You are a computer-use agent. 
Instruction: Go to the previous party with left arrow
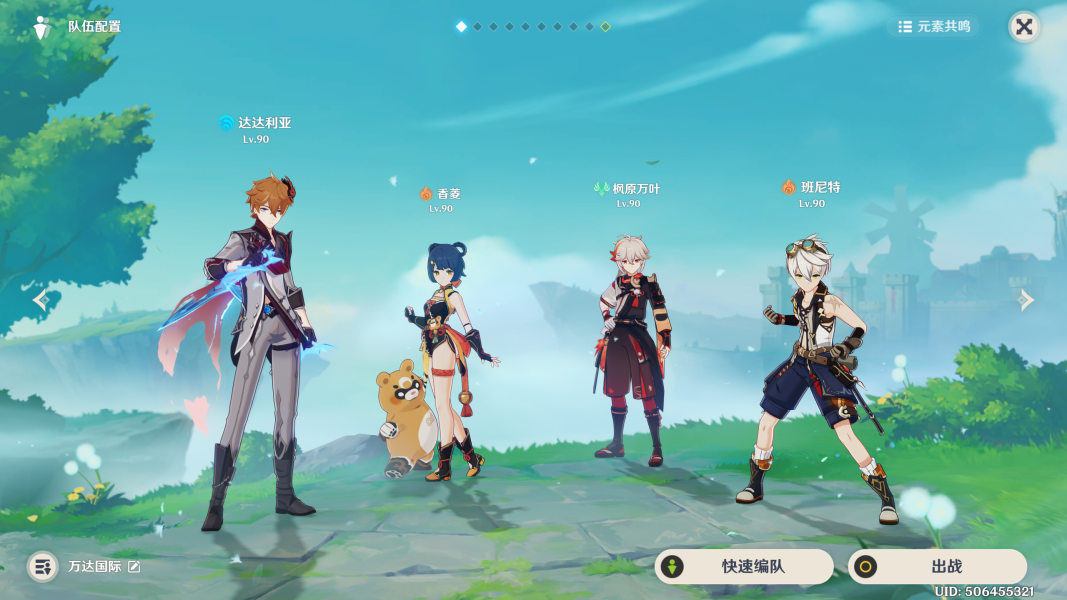40,300
